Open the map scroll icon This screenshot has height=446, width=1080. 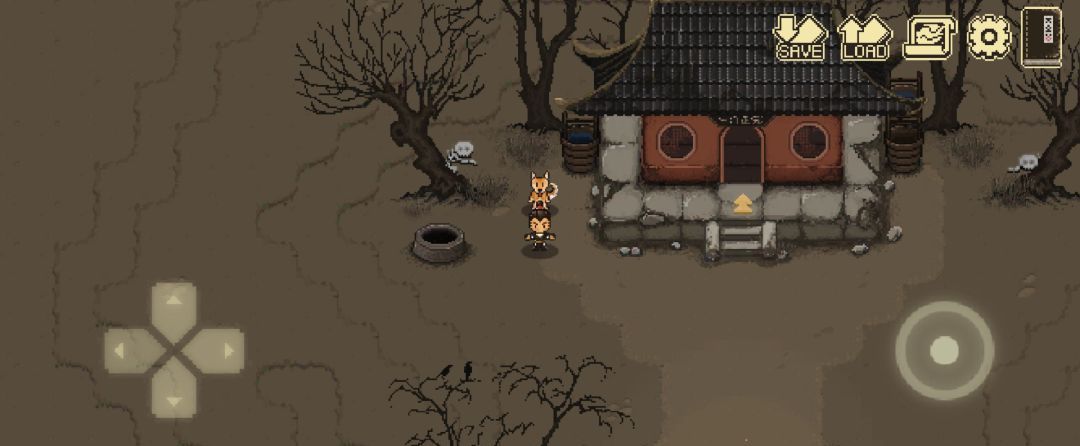pos(929,38)
